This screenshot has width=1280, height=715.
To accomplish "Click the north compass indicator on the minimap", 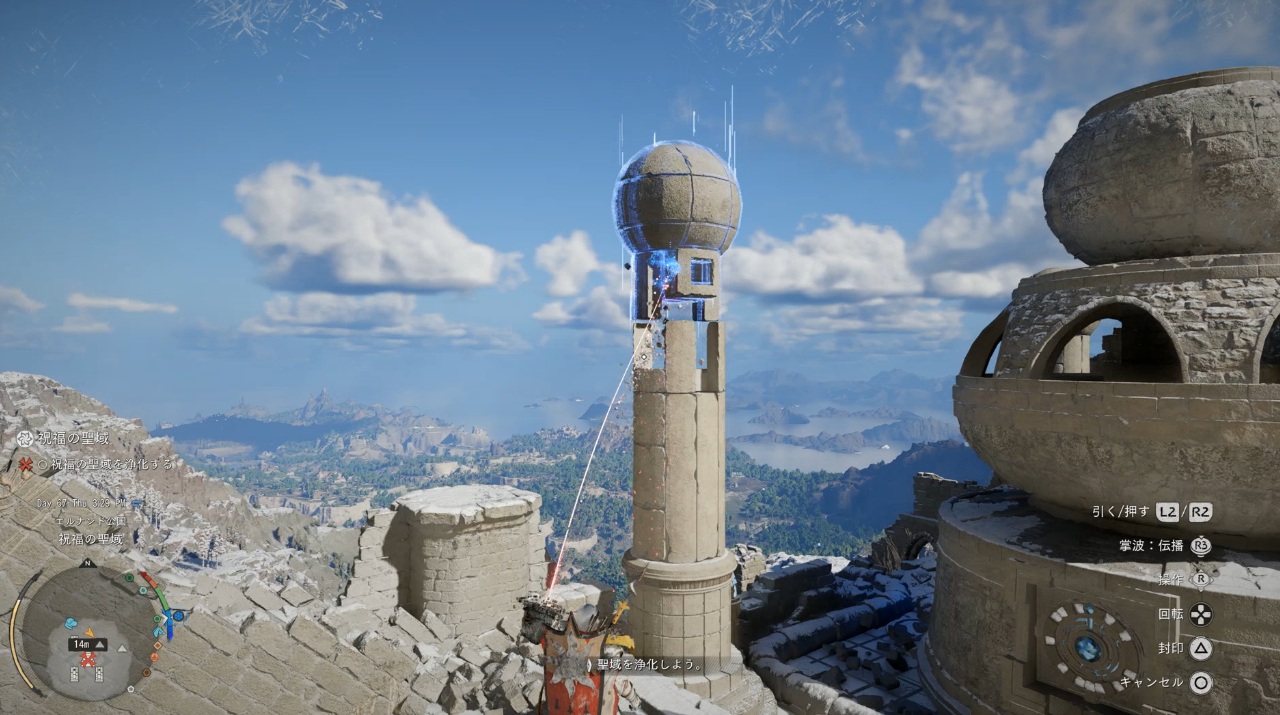I will pos(88,563).
